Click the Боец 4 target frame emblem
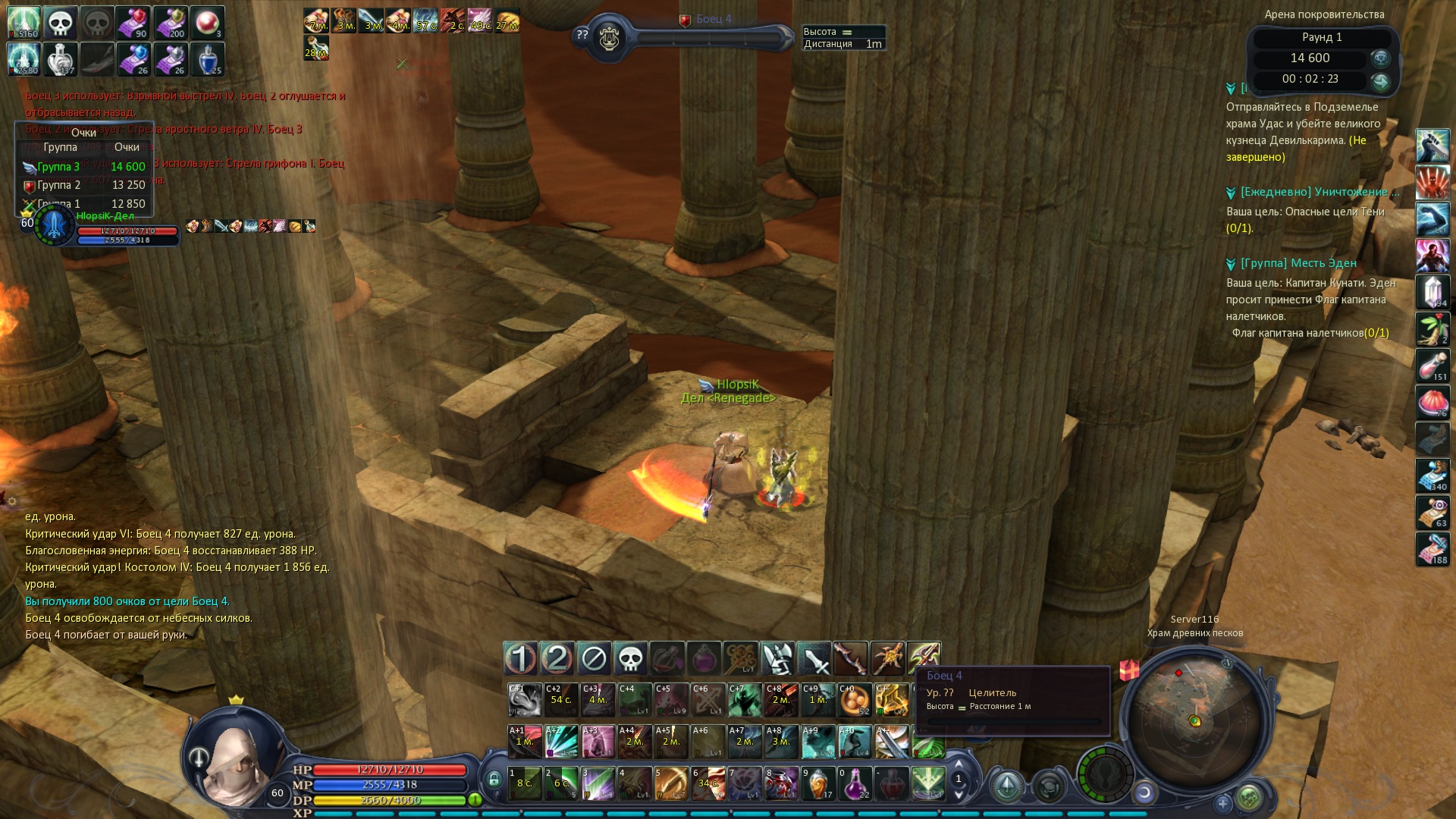The height and width of the screenshot is (819, 1456). point(608,38)
